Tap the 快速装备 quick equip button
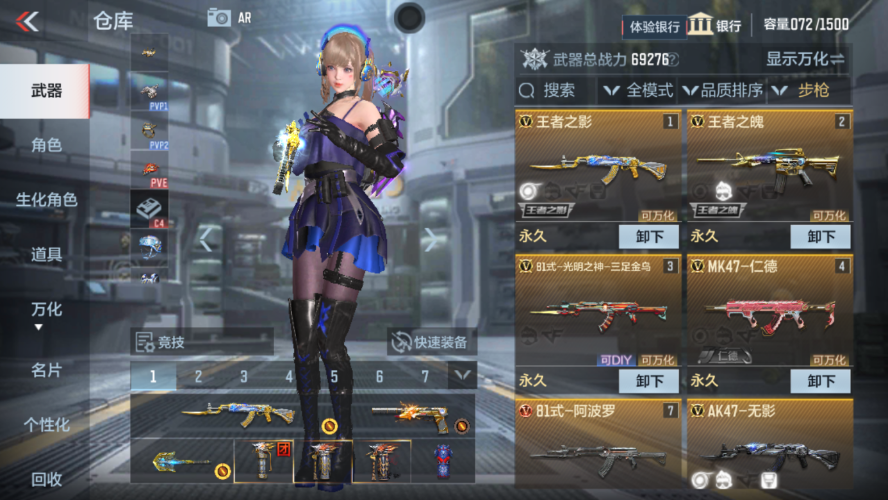888x500 pixels. [x=429, y=342]
